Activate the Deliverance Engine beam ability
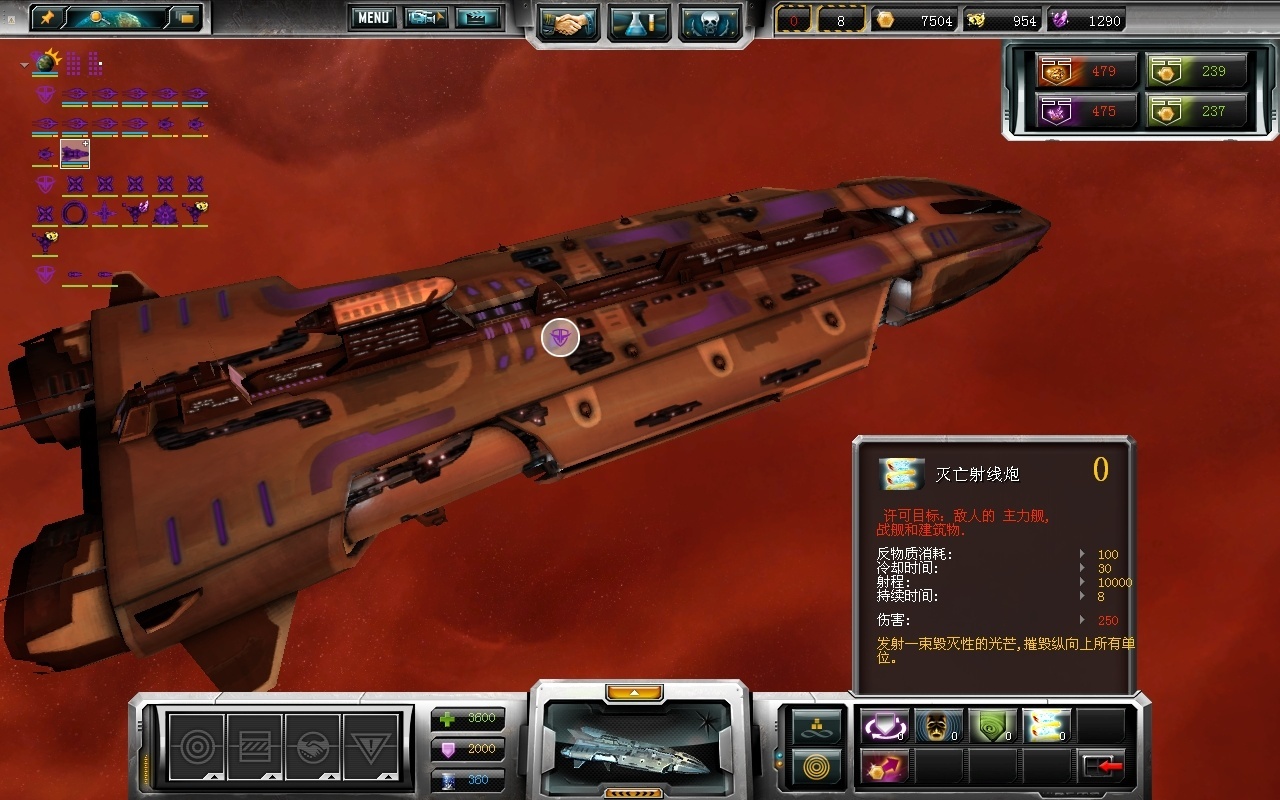 coord(1046,726)
